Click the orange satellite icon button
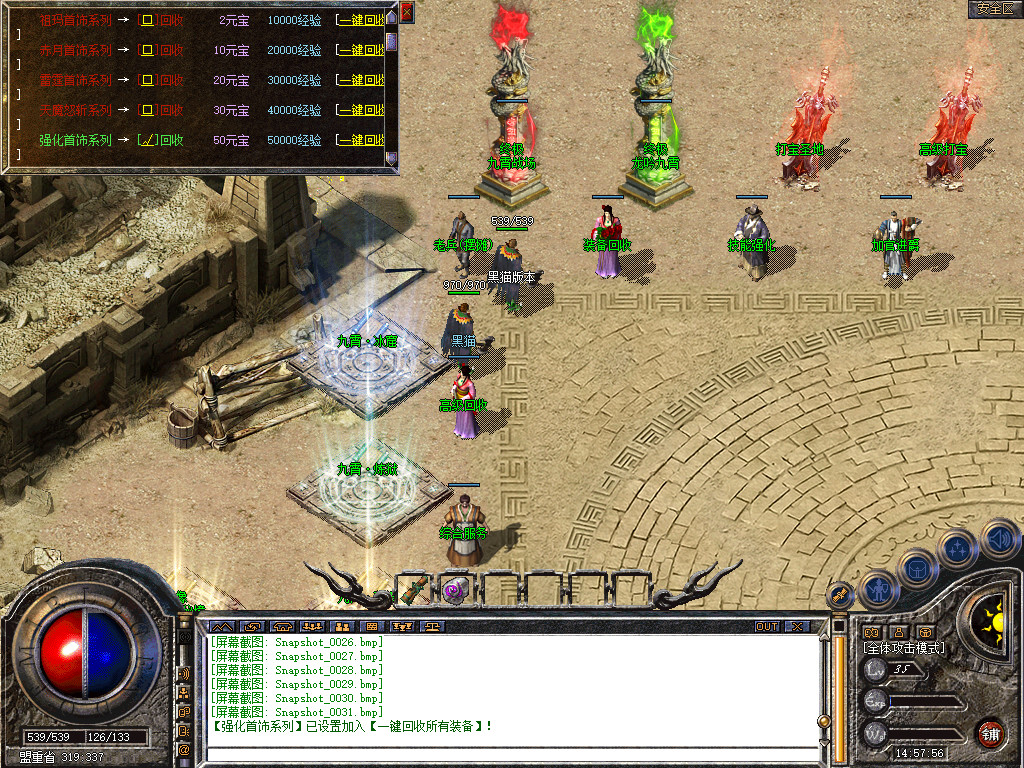 (x=841, y=595)
